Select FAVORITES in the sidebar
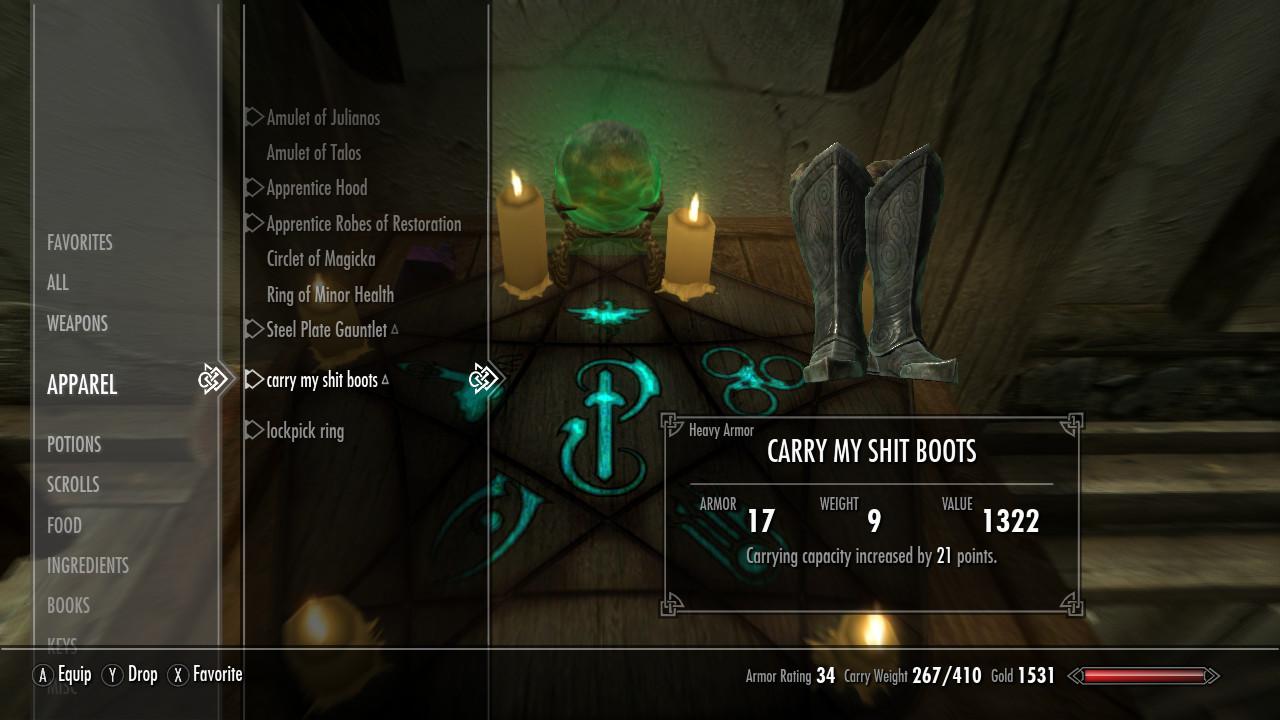Viewport: 1280px width, 720px height. tap(80, 242)
